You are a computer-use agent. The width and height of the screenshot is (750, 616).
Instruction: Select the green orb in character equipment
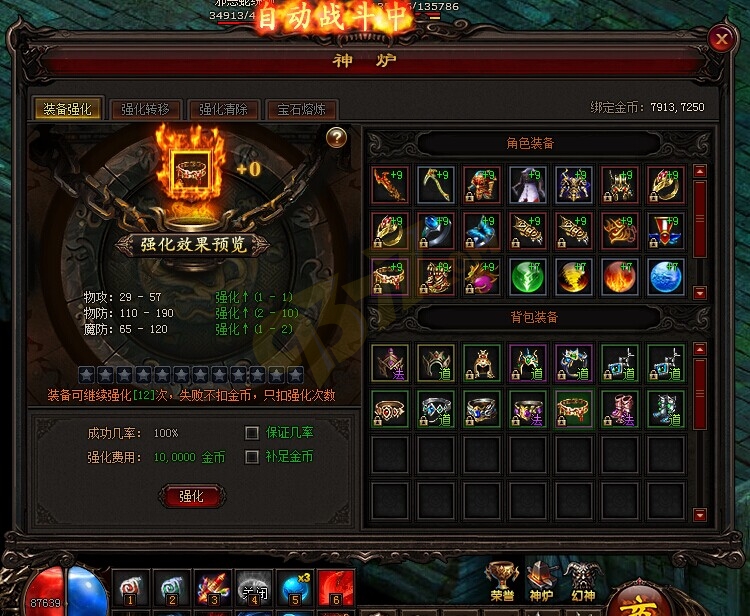pos(527,276)
